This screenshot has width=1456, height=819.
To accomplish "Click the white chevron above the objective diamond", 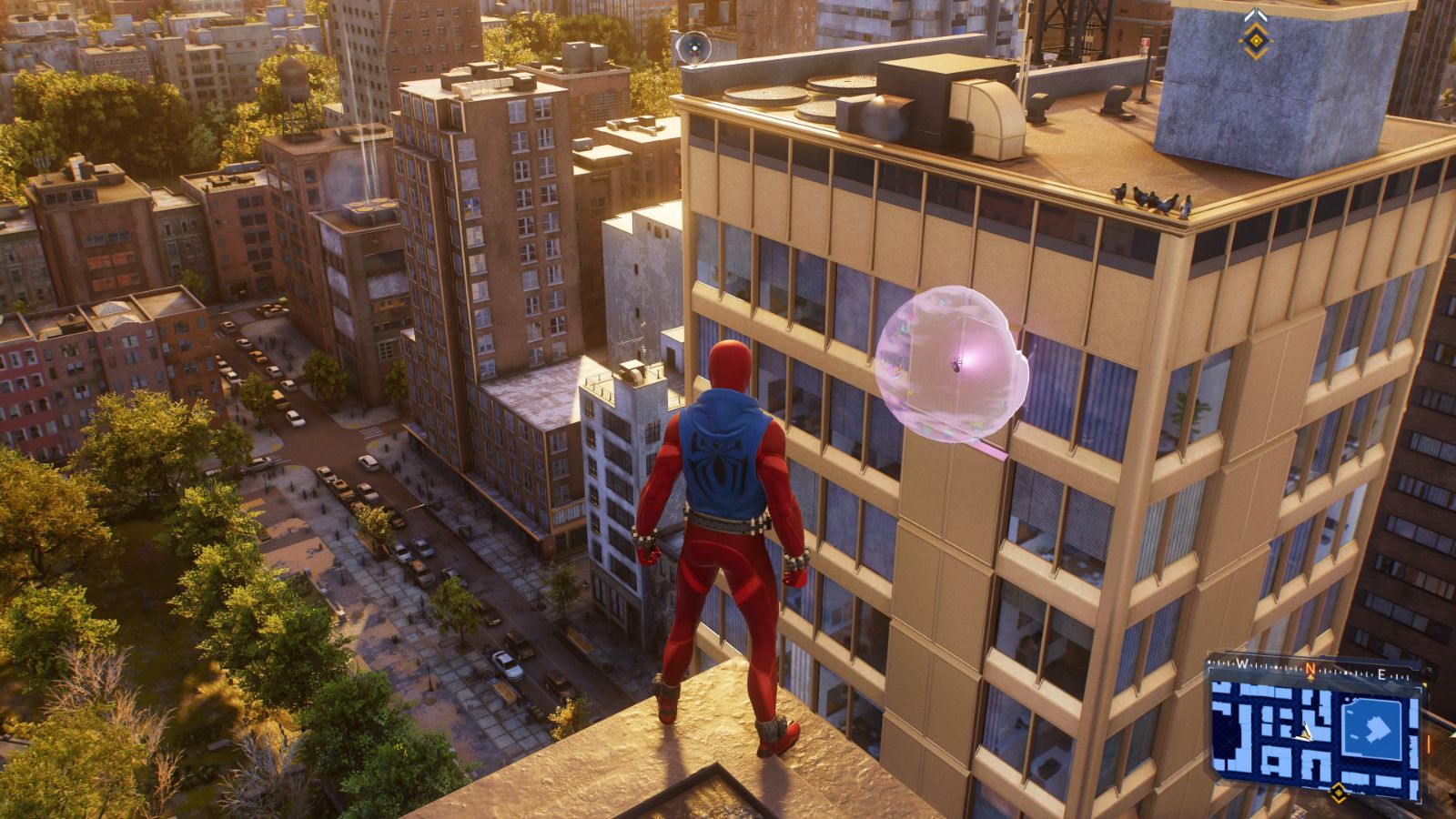I will 1256,14.
